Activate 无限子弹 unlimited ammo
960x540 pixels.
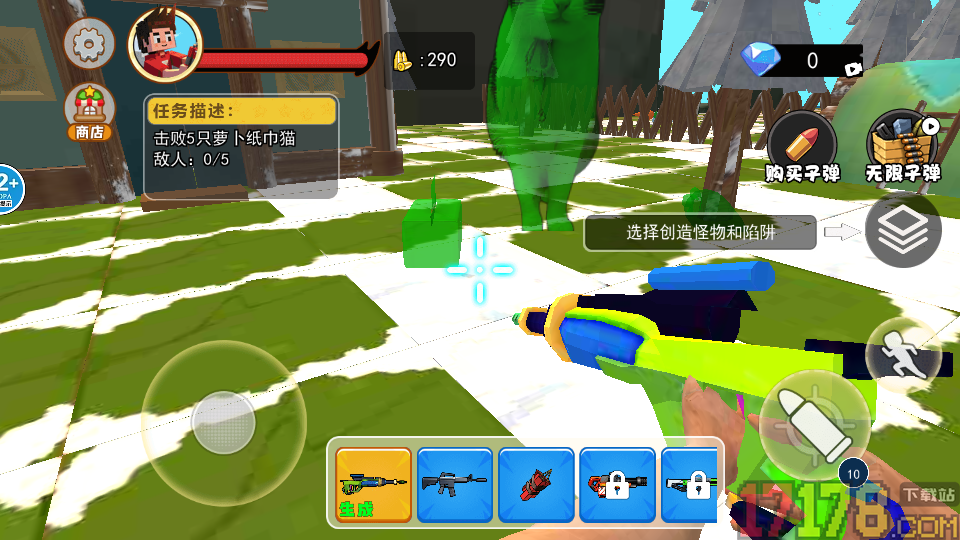point(903,147)
